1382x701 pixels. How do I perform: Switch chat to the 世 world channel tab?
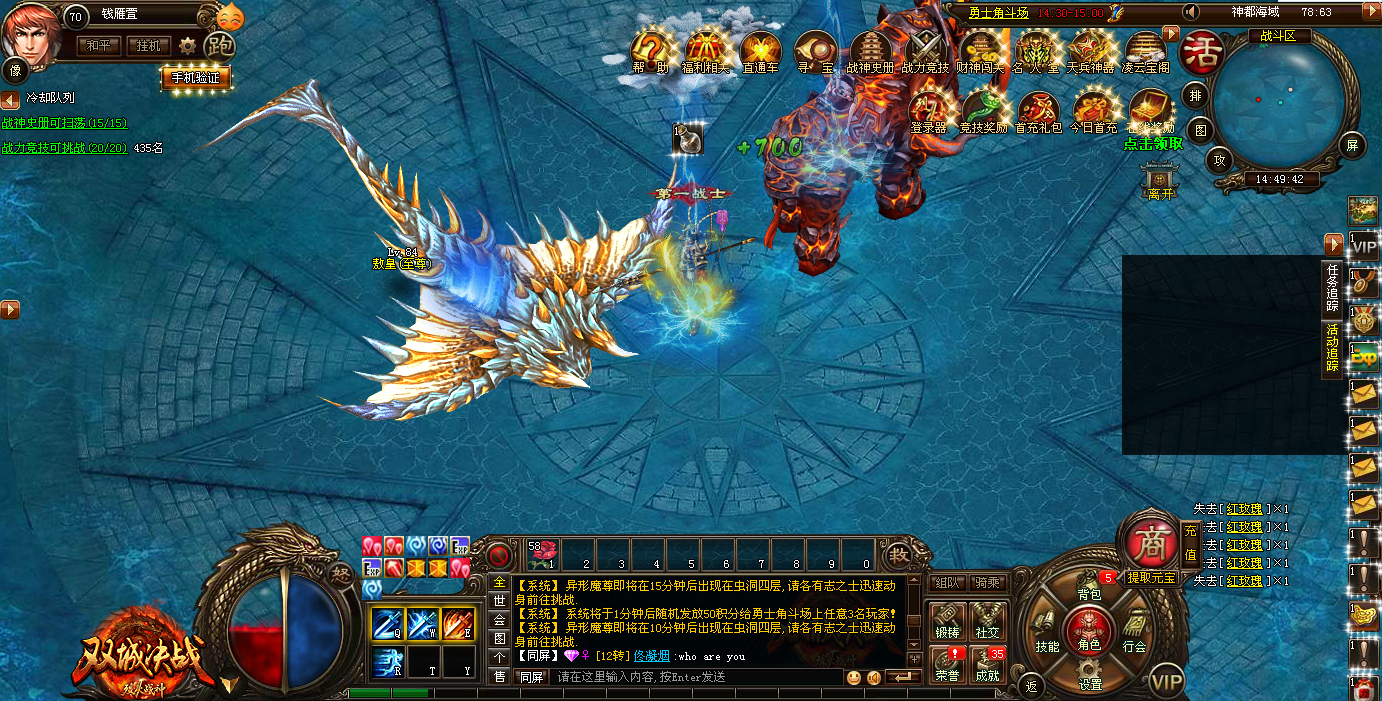tap(499, 600)
